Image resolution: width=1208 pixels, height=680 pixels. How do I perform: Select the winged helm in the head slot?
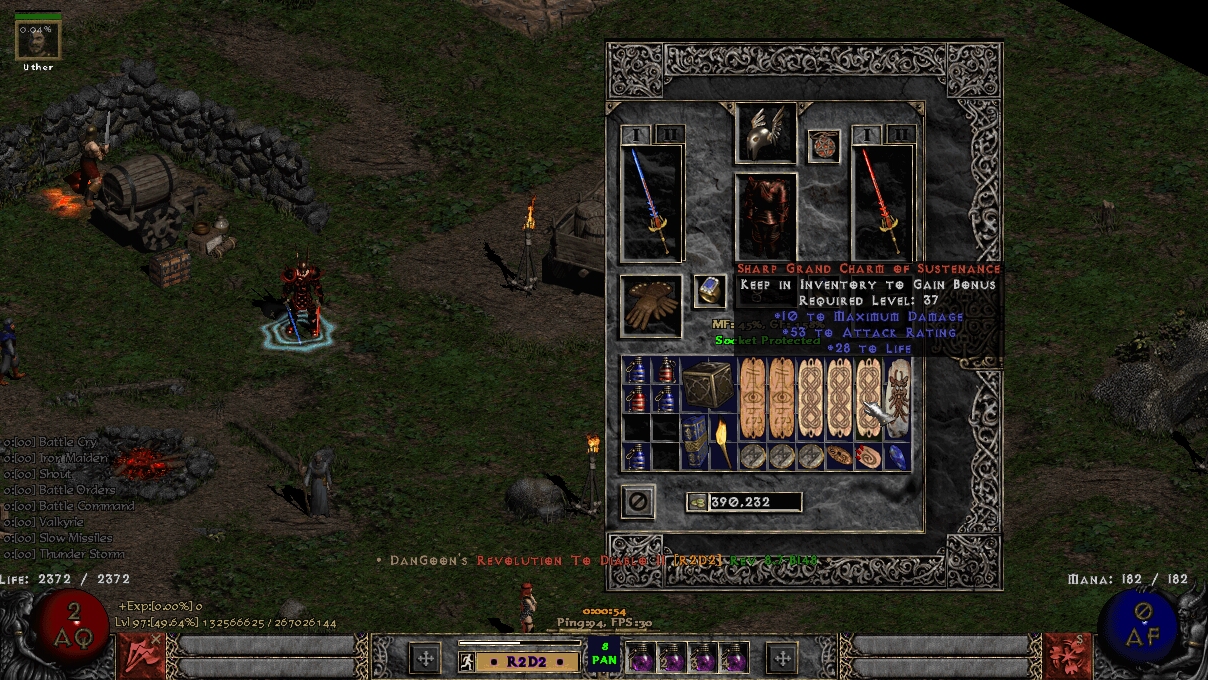click(x=765, y=131)
